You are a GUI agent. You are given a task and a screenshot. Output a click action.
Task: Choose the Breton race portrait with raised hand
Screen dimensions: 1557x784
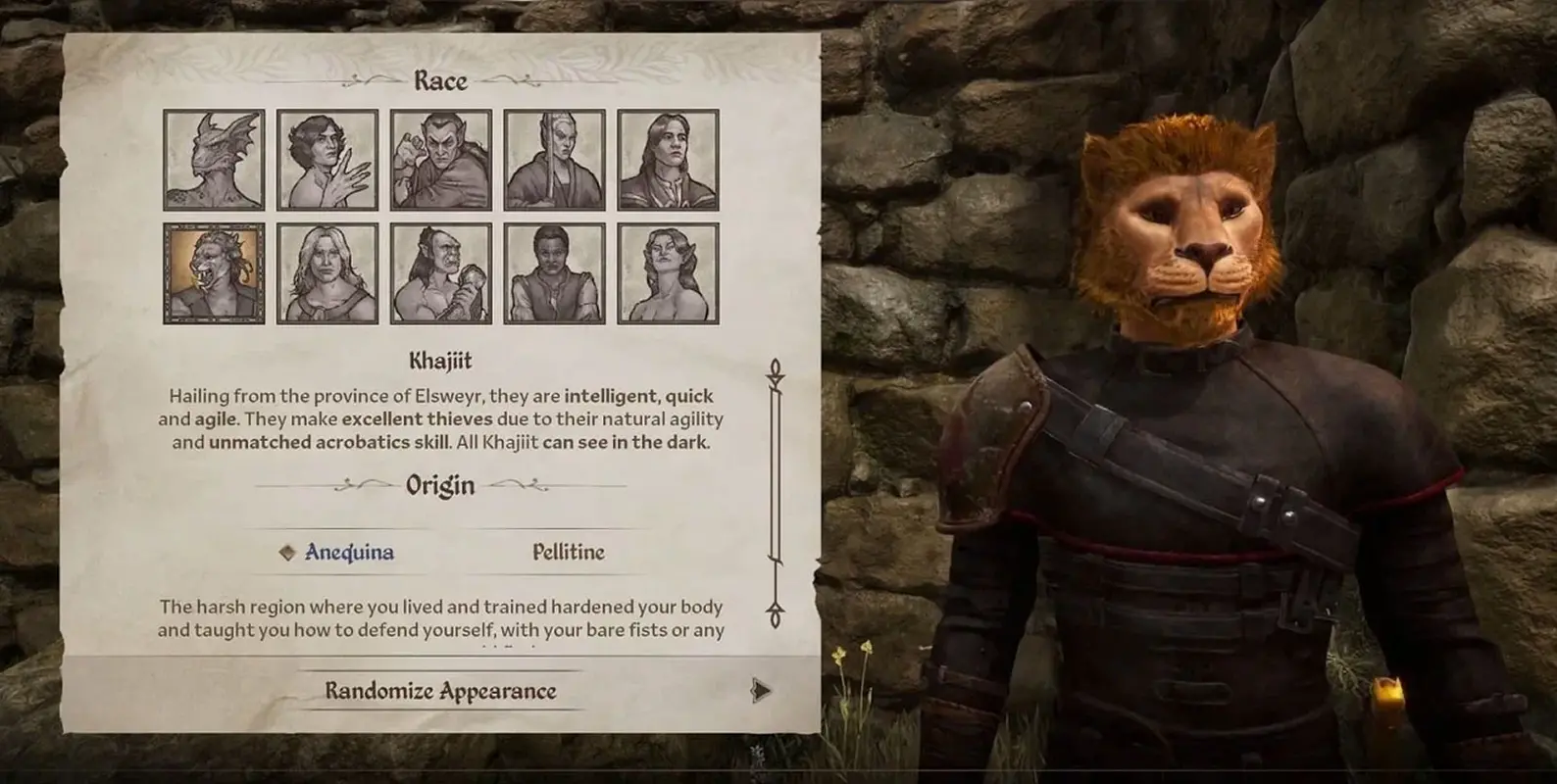pos(327,160)
